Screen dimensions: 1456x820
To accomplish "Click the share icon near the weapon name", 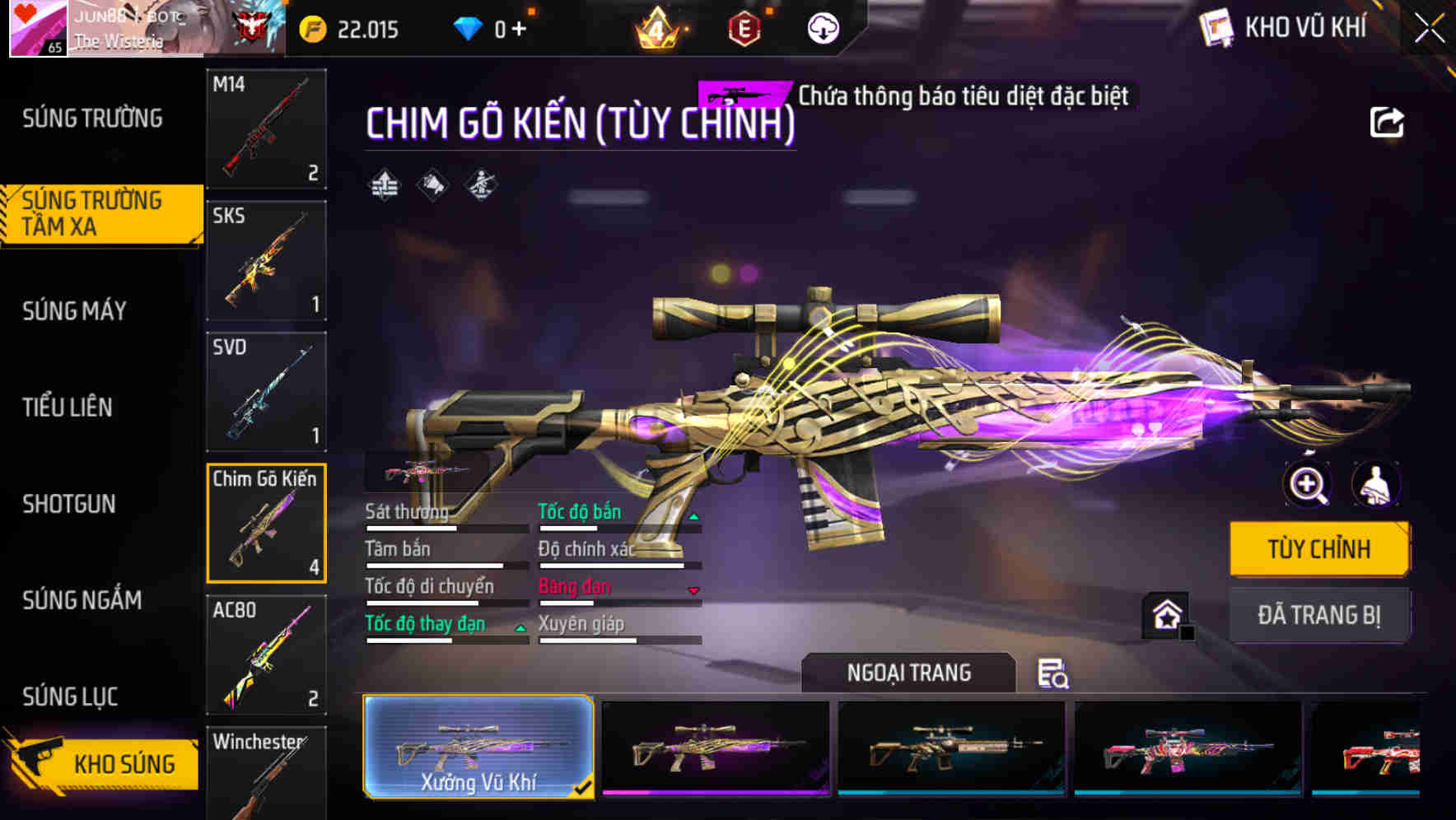I will [1387, 122].
